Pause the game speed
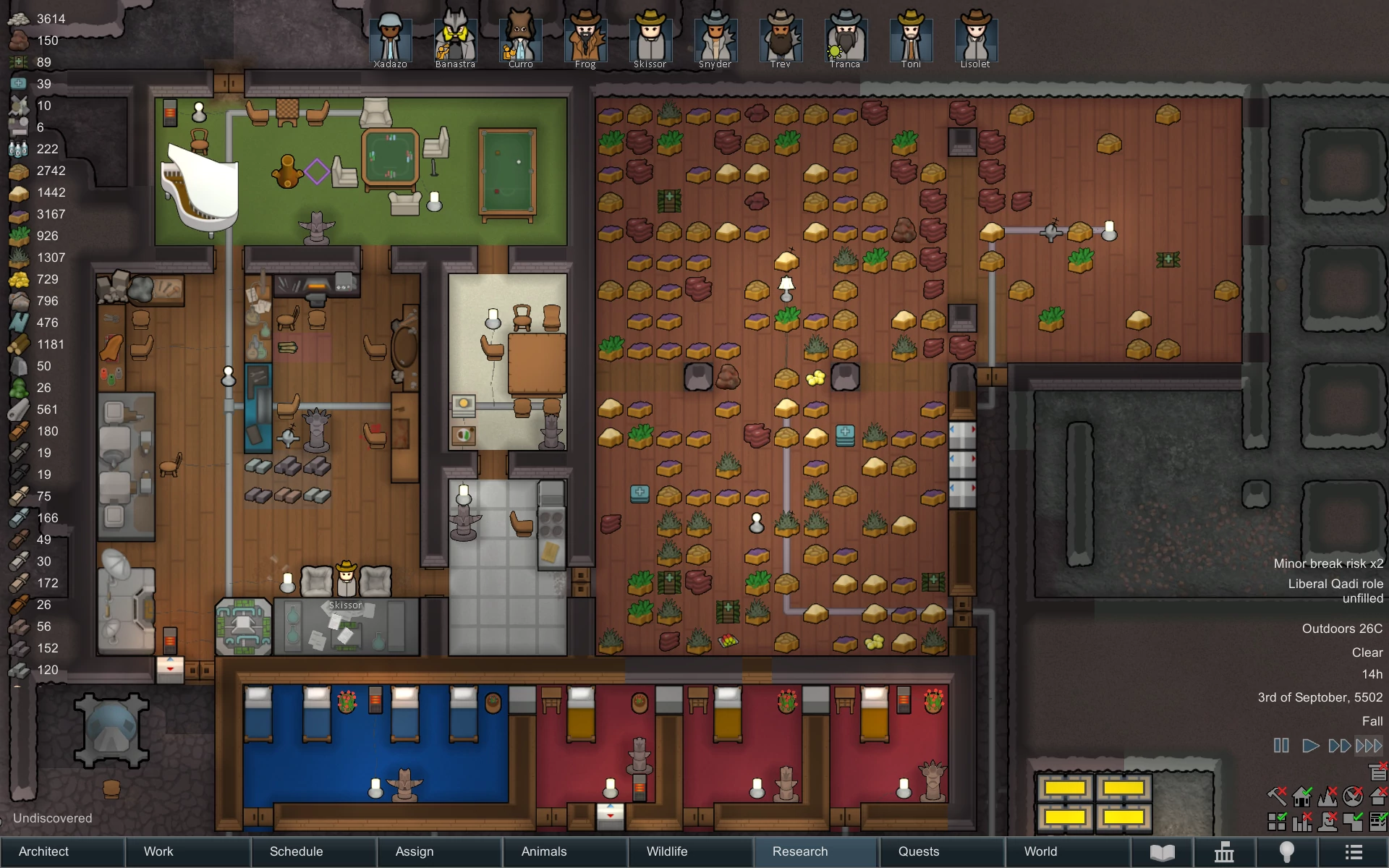 (1281, 745)
